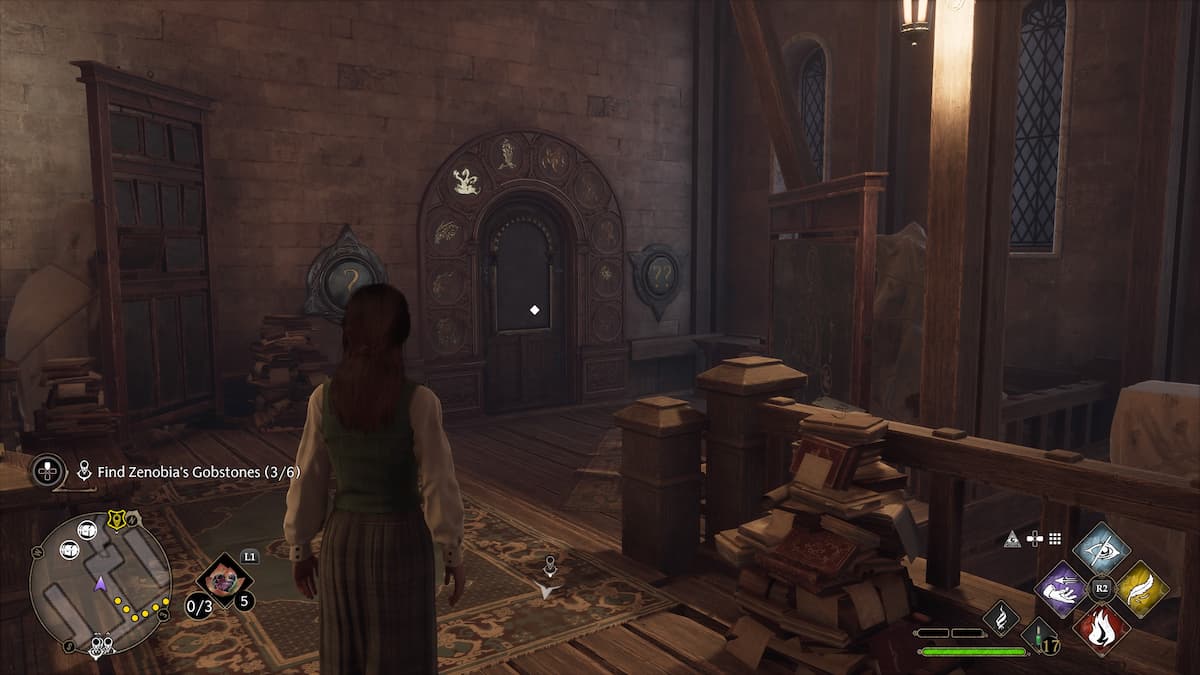
Task: Activate the Ancient Magic swirl icon
Action: click(x=1001, y=617)
